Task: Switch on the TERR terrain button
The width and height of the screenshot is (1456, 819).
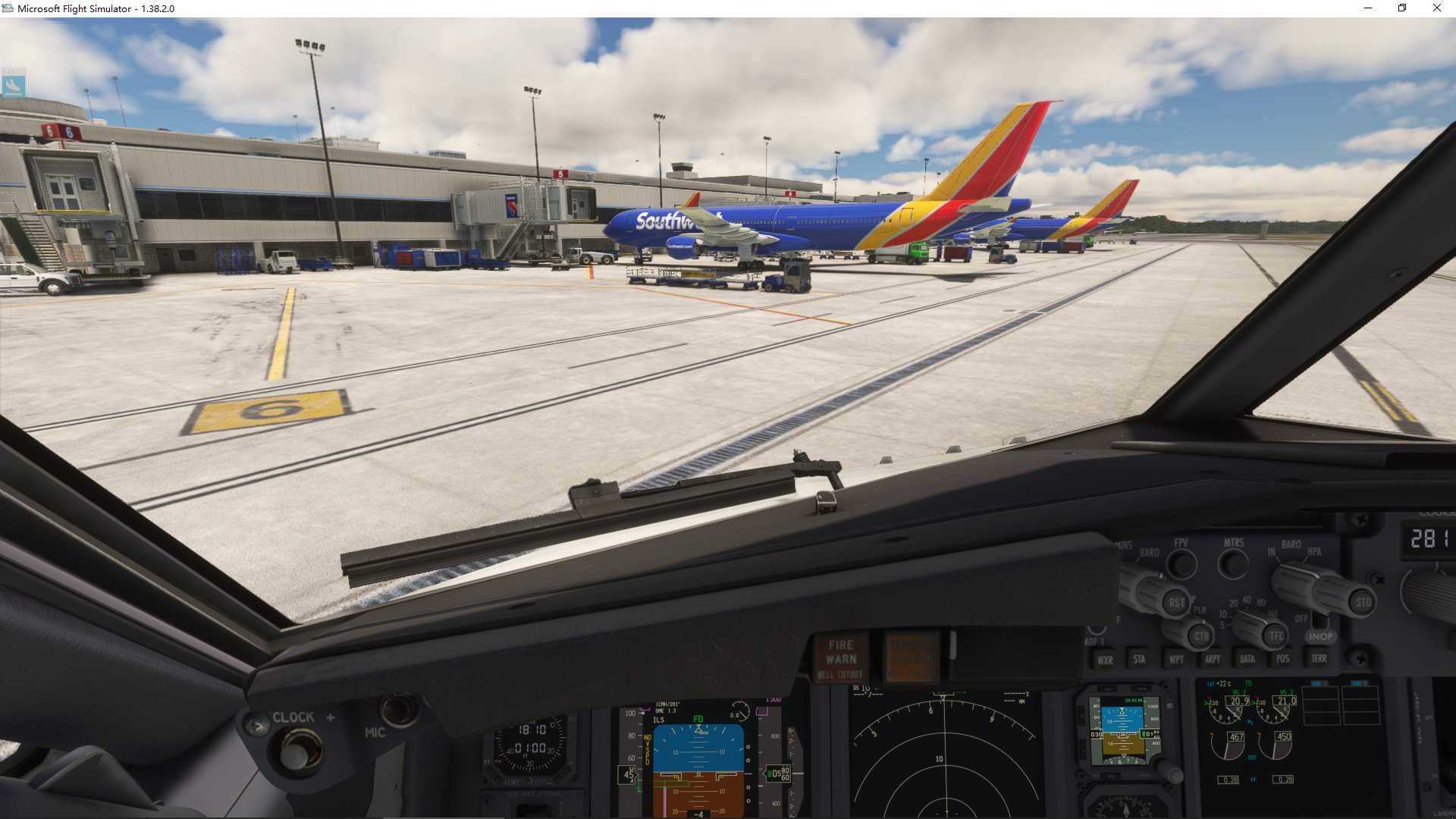Action: [1319, 658]
